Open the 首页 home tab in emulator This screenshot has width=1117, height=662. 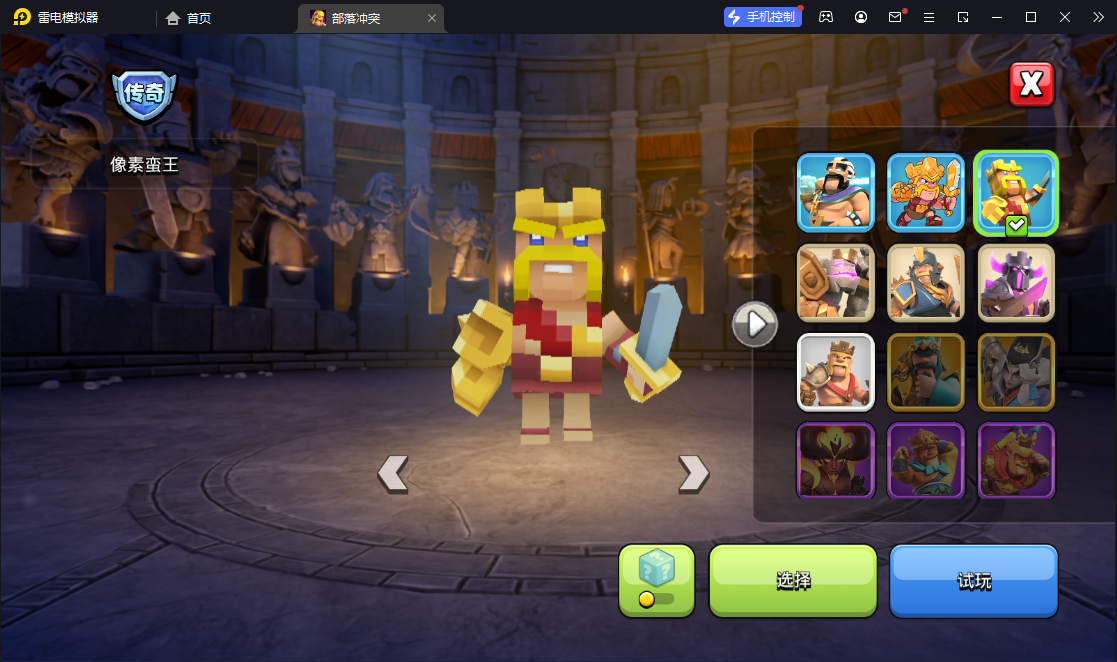[x=189, y=18]
